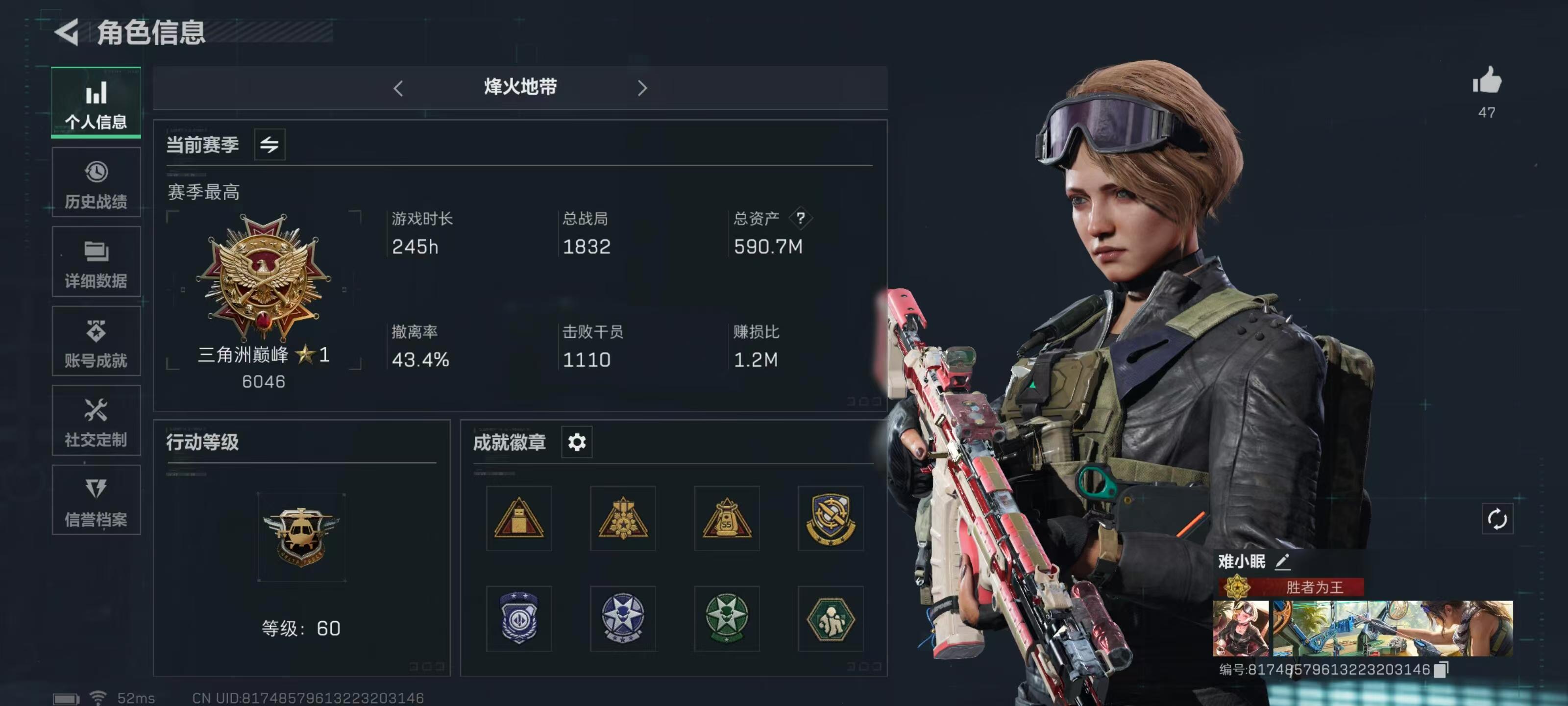Open badge settings gear in 成就徽章
This screenshot has width=1568, height=706.
(x=576, y=442)
